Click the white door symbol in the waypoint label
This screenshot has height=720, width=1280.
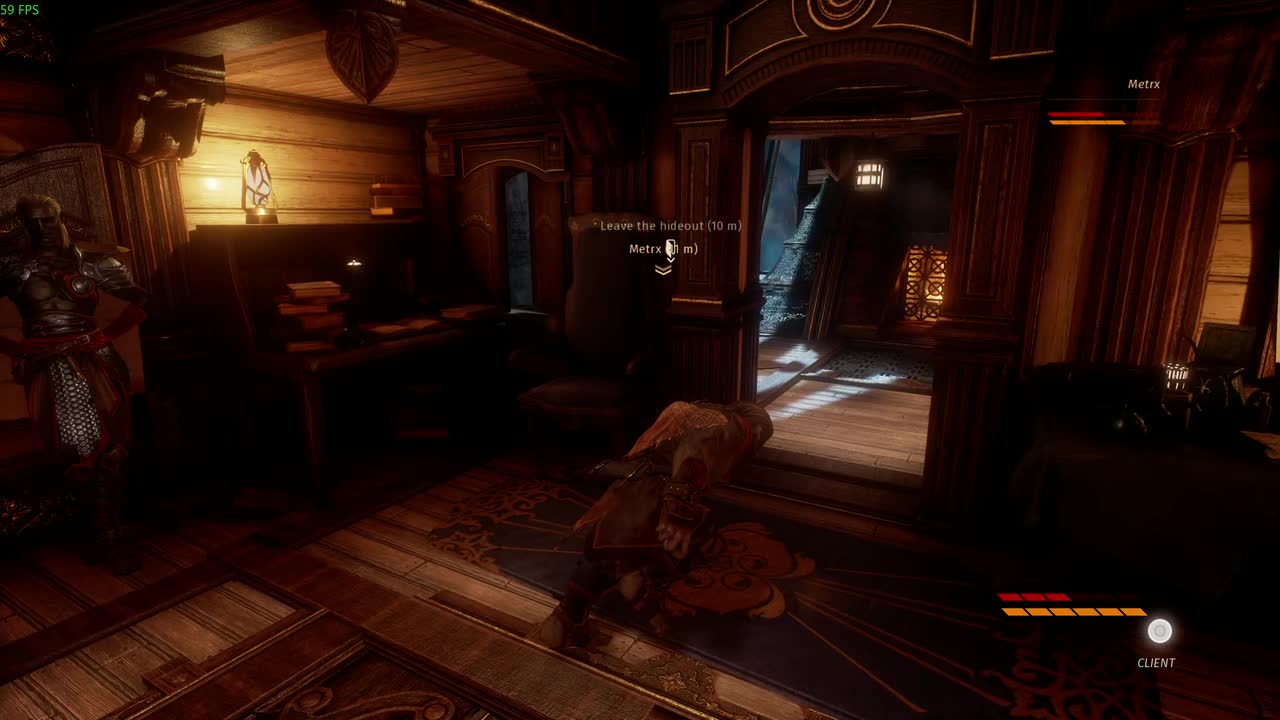pos(670,246)
